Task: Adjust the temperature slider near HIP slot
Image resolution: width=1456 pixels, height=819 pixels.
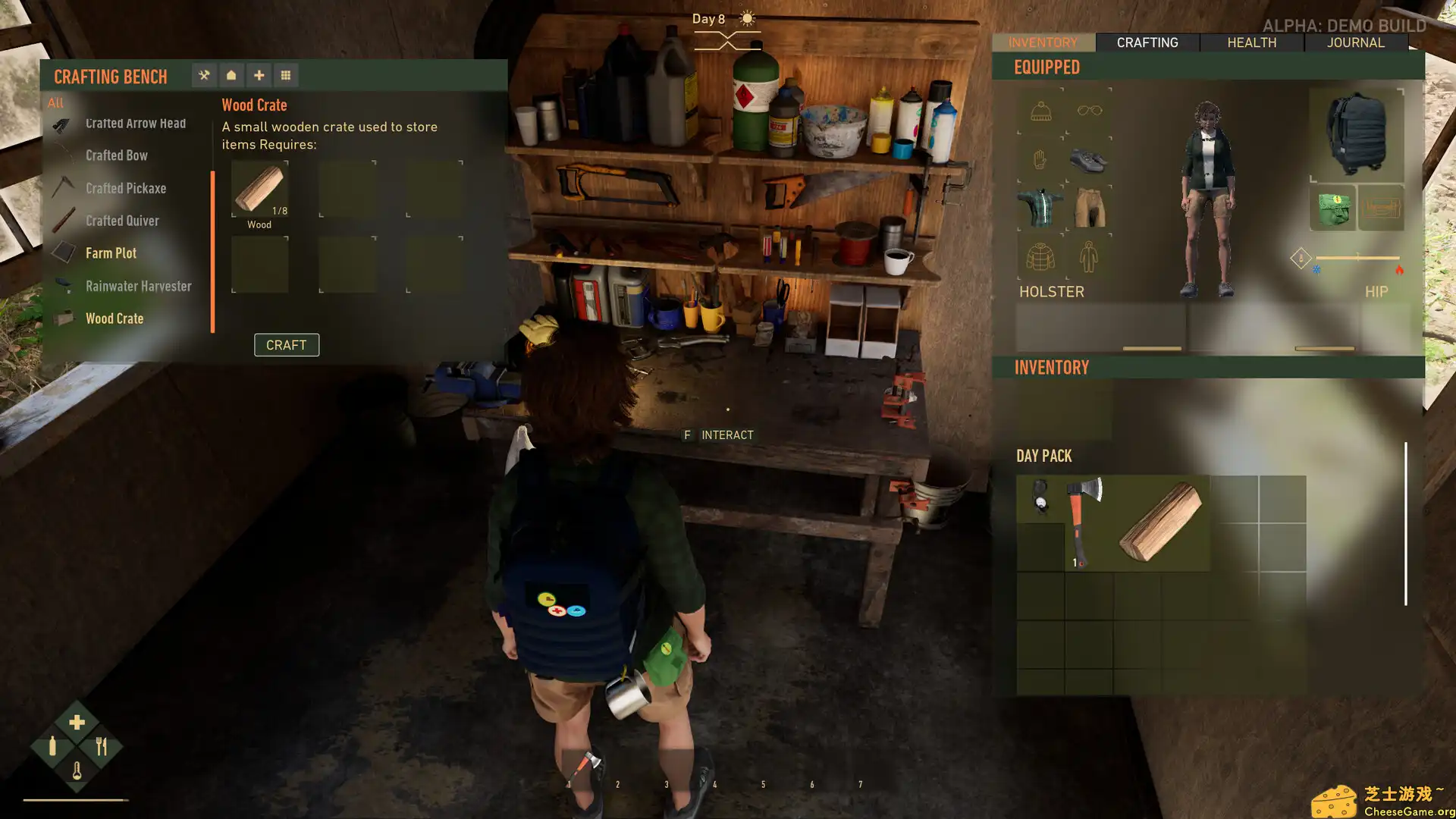Action: tap(1357, 258)
